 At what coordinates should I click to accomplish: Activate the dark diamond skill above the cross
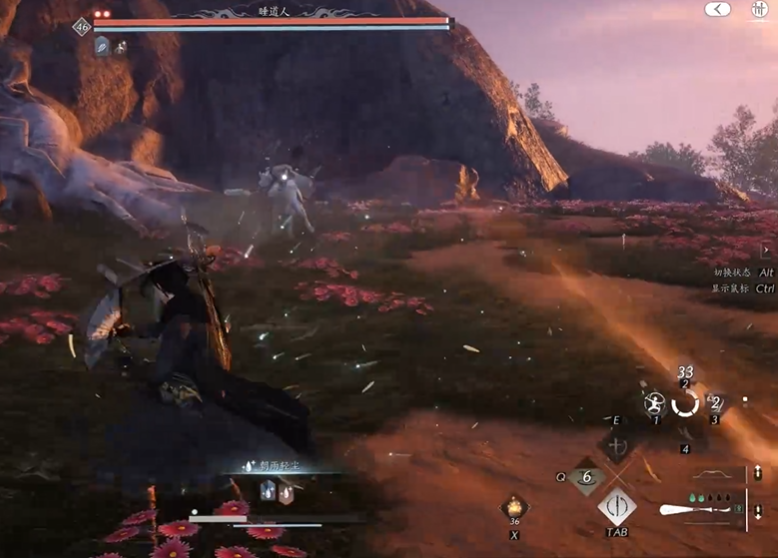pyautogui.click(x=617, y=446)
